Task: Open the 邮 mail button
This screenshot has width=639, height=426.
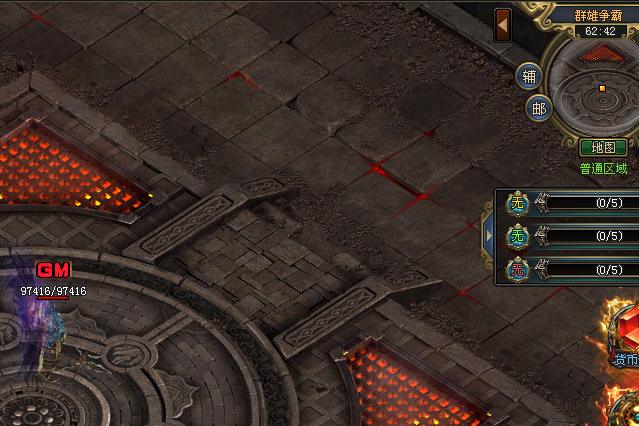Action: tap(539, 108)
